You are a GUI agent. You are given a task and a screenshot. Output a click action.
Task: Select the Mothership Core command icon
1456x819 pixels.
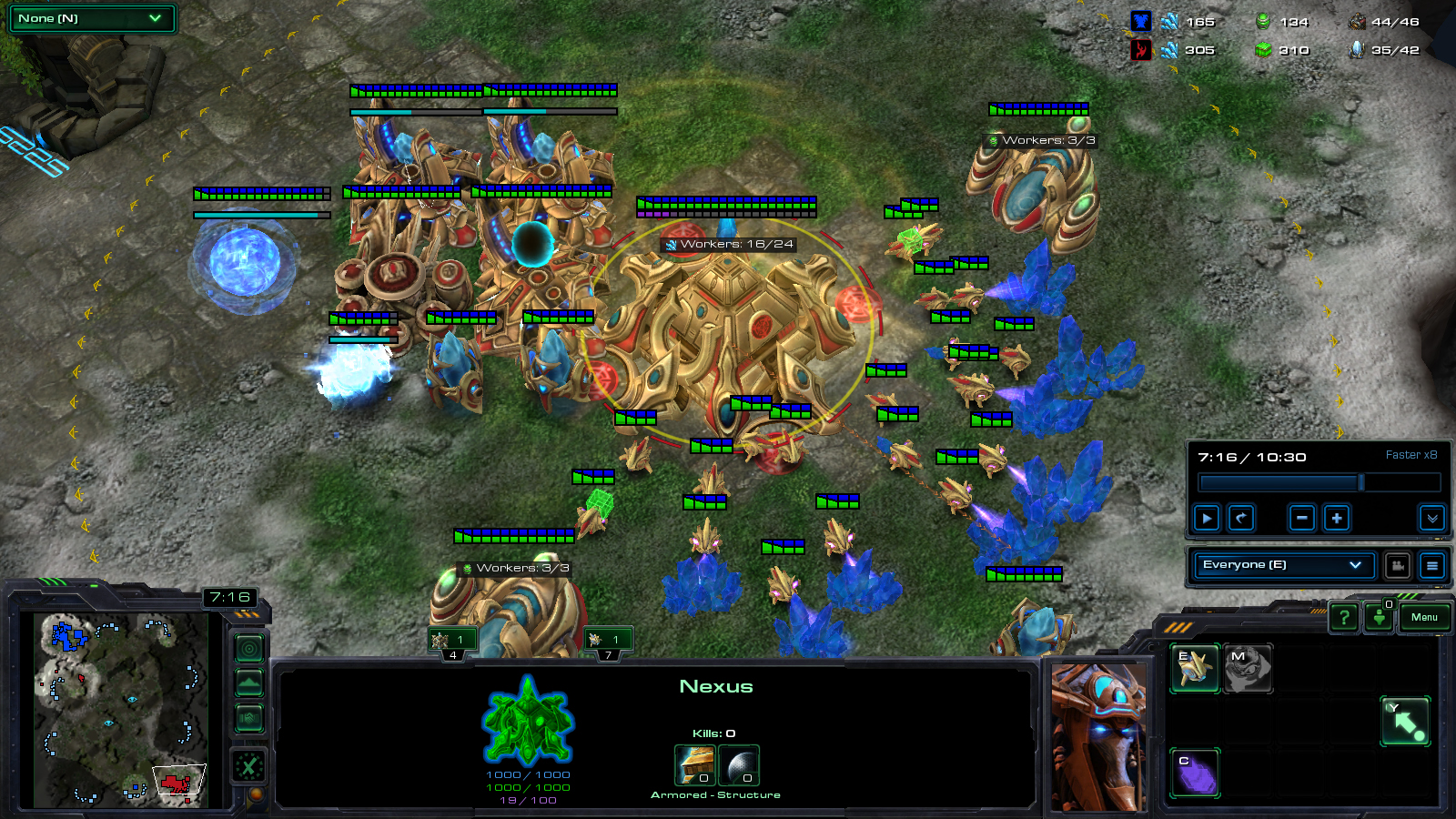pos(1248,669)
